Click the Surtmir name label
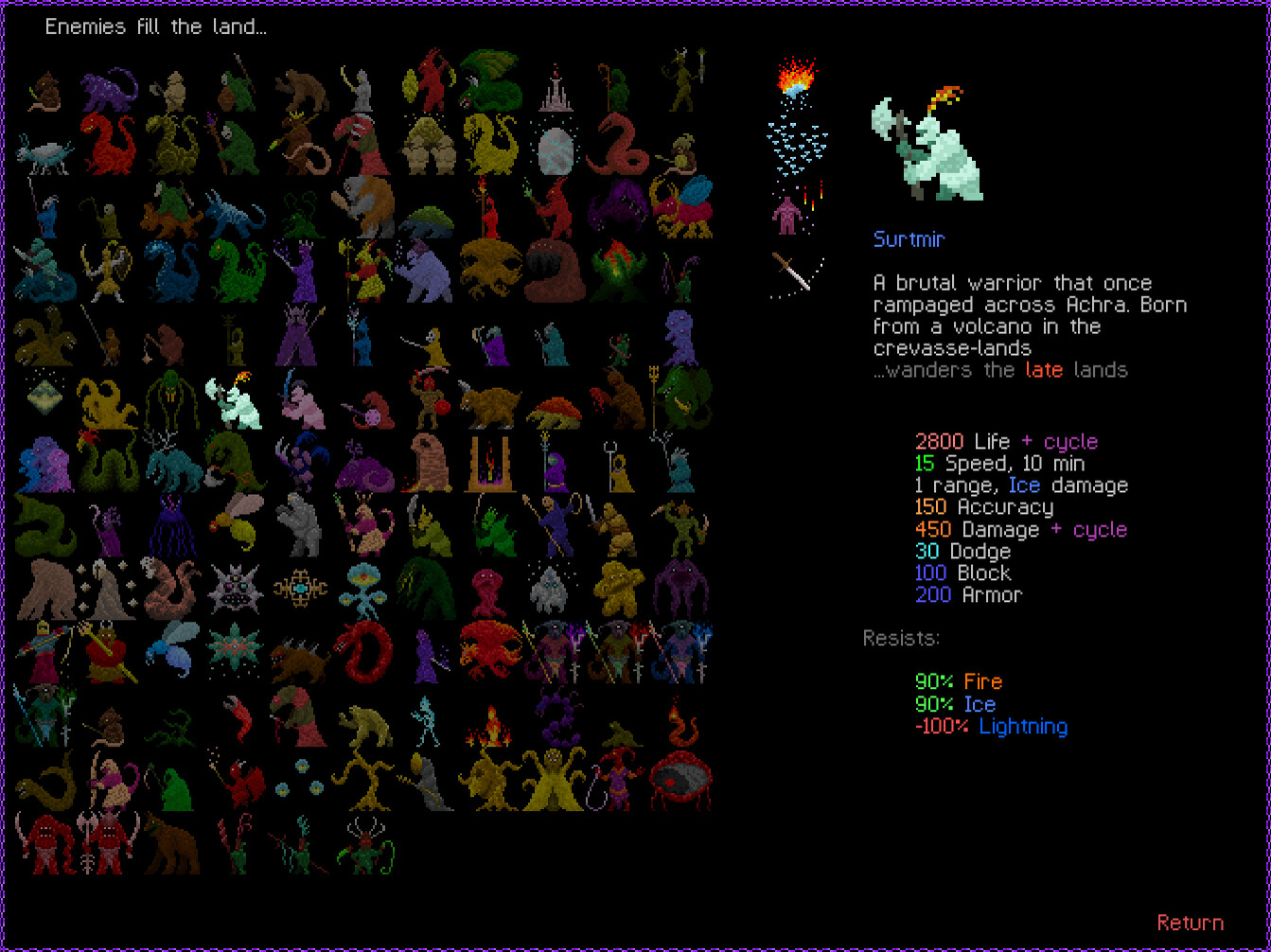 click(x=909, y=238)
